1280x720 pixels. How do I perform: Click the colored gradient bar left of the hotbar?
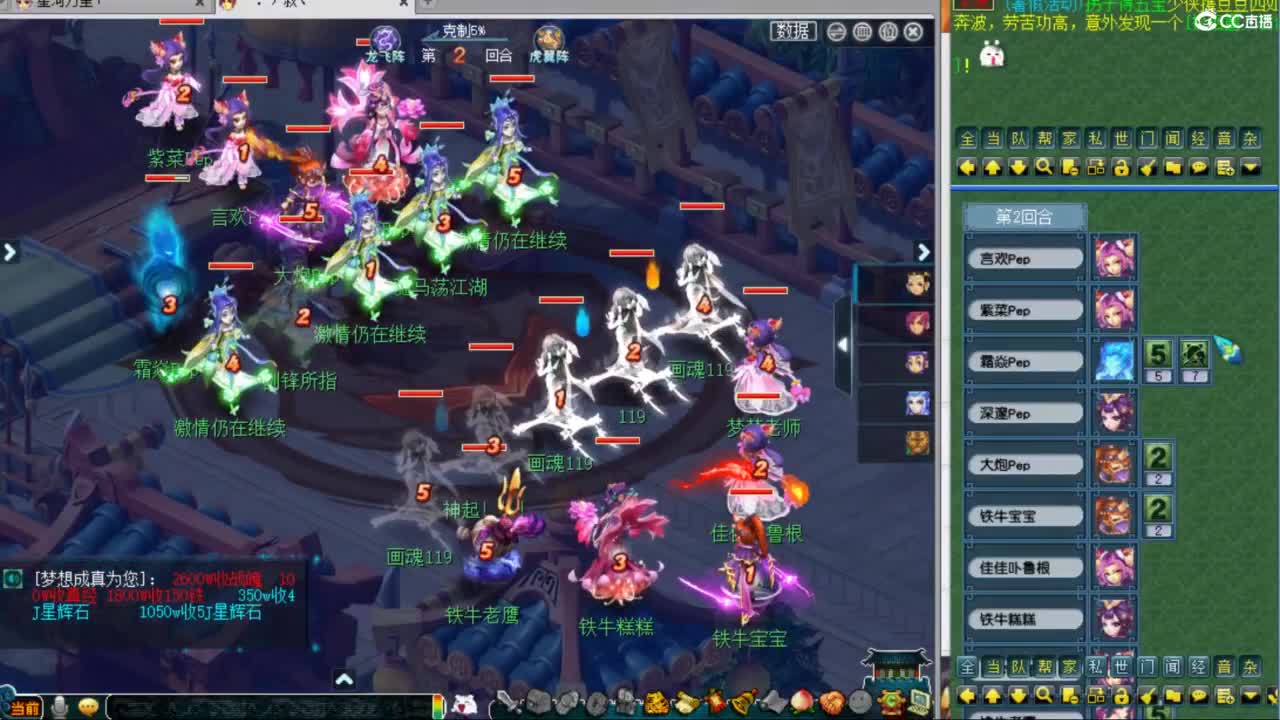pos(437,705)
